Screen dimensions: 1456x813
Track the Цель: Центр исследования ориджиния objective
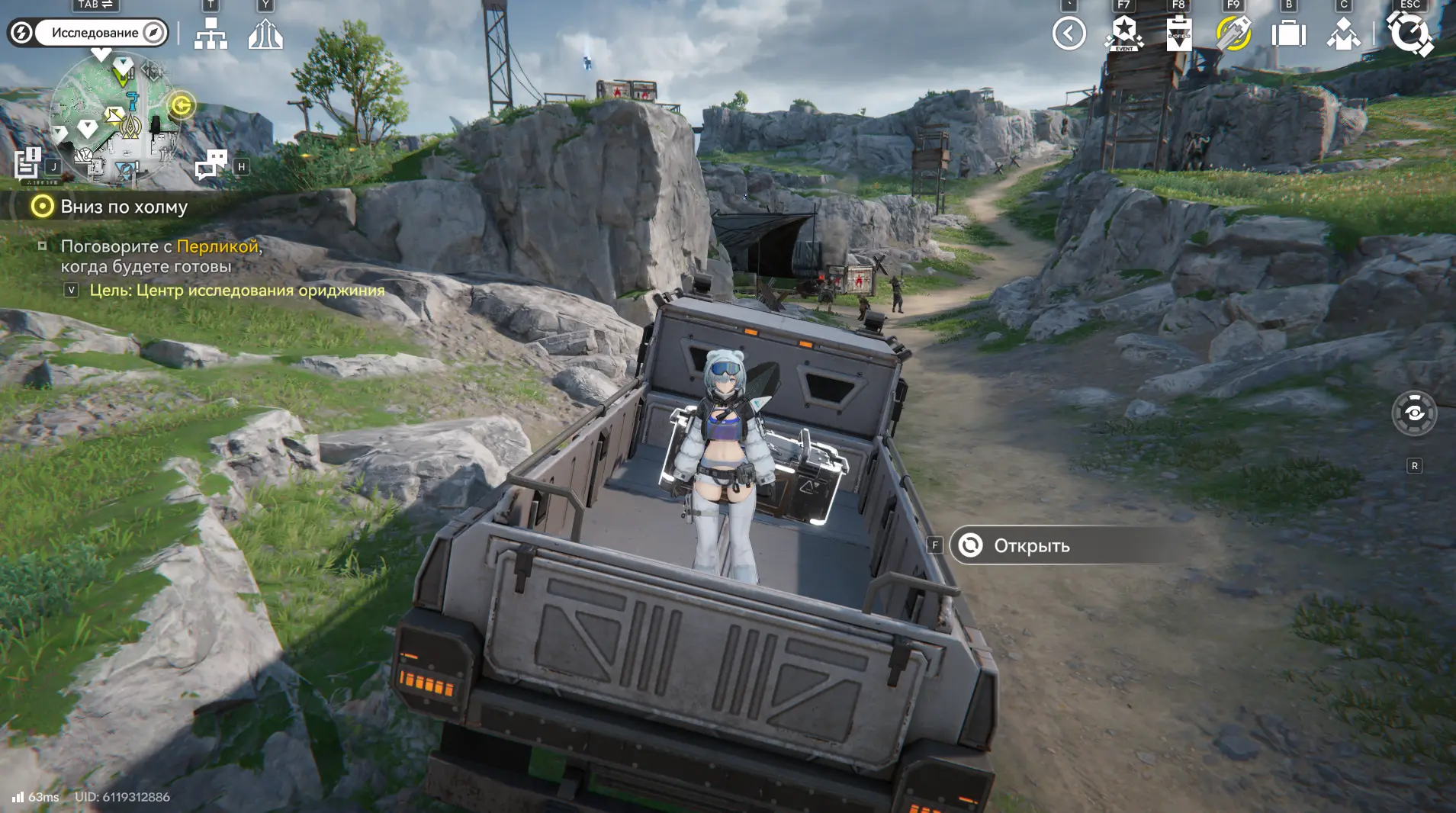point(236,291)
